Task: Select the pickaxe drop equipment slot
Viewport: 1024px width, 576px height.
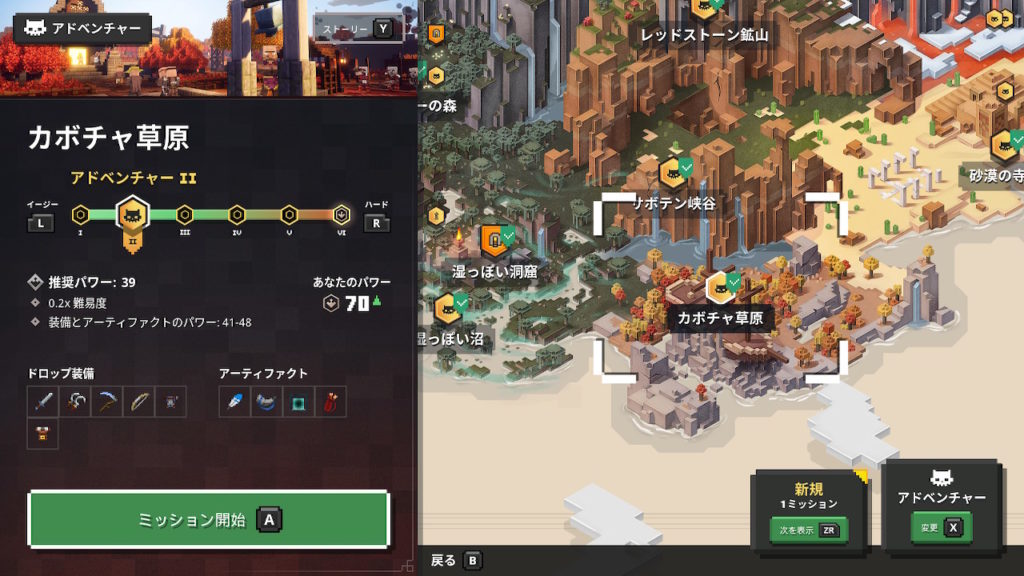Action: (x=107, y=402)
